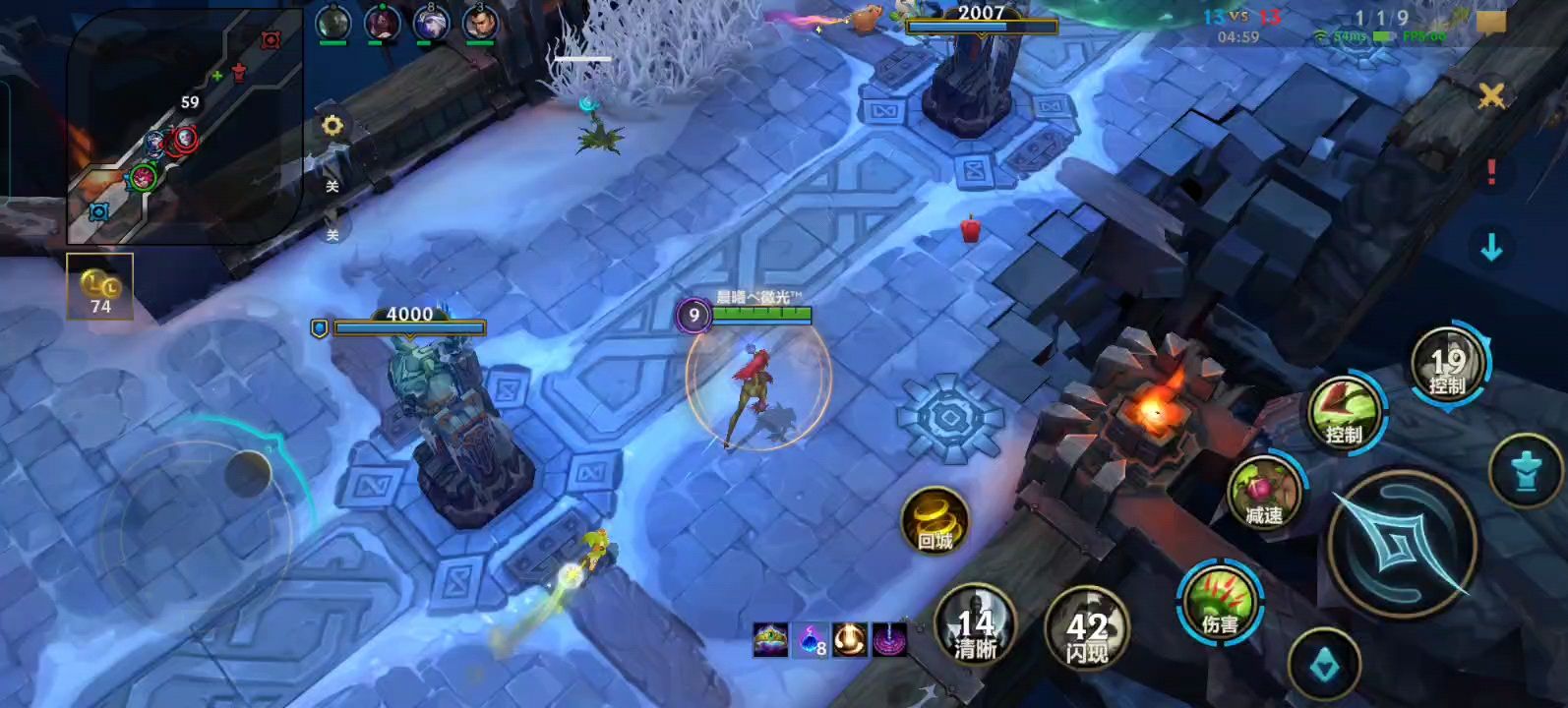The image size is (1568, 708).
Task: Place a ward with the trinket button
Action: coord(1526,472)
